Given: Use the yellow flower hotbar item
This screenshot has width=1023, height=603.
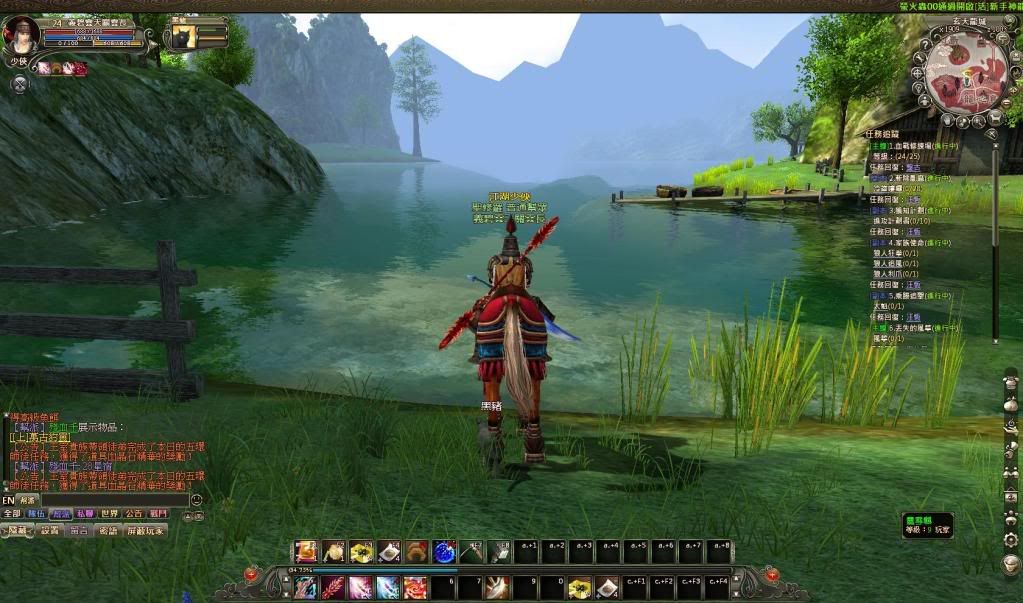Looking at the screenshot, I should [x=360, y=551].
